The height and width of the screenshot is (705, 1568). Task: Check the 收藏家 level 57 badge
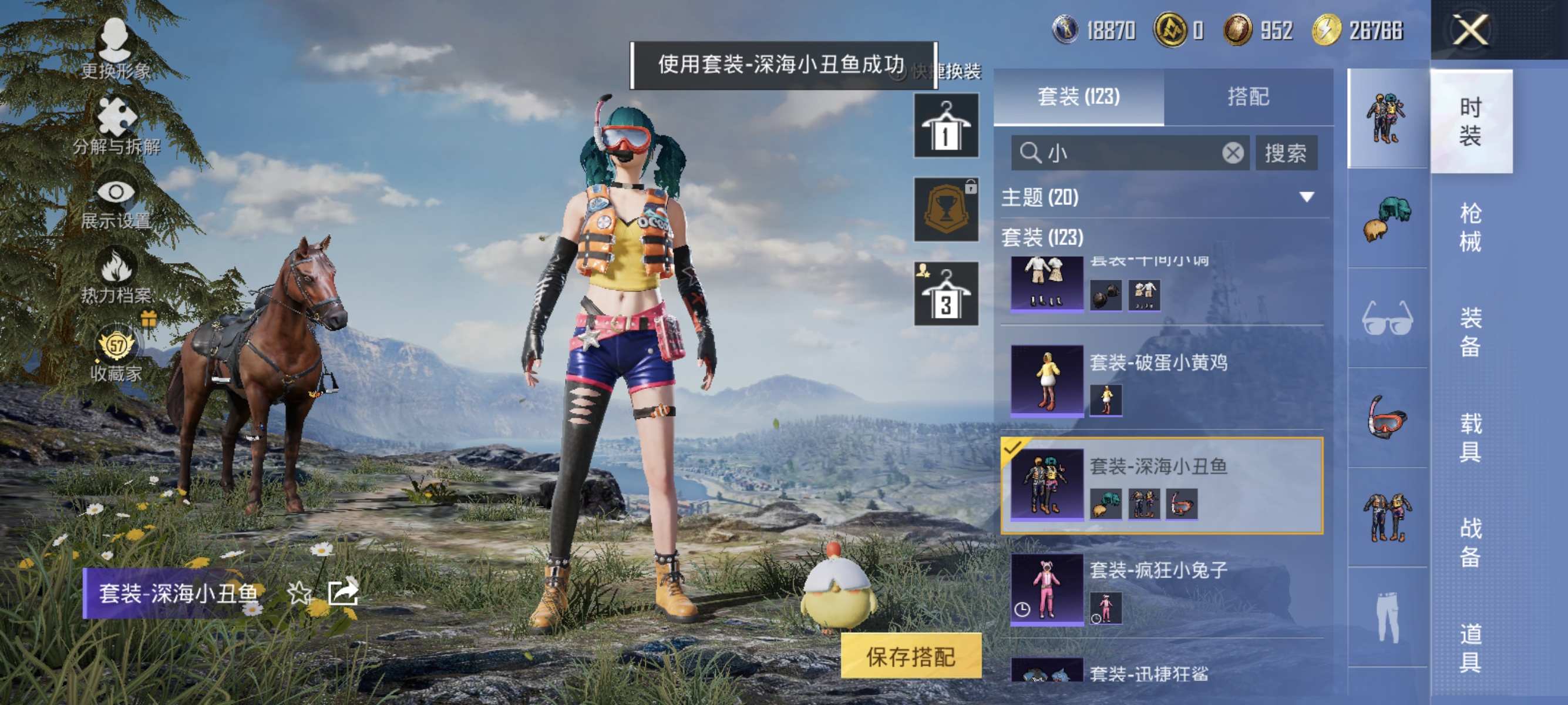coord(117,345)
